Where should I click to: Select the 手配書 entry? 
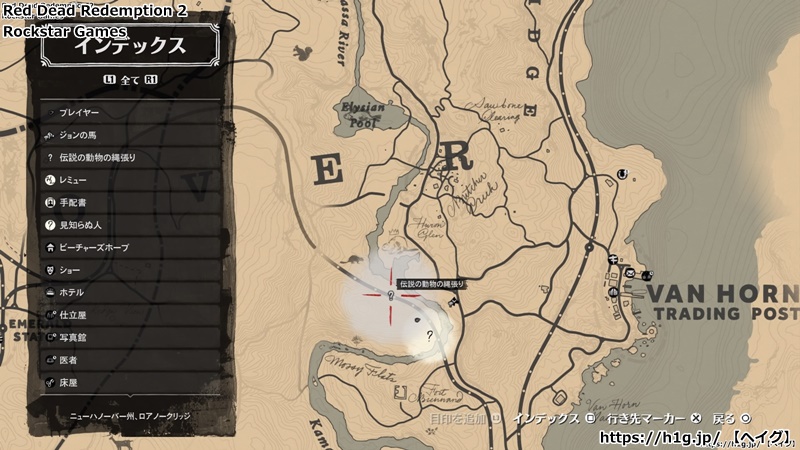coord(128,202)
